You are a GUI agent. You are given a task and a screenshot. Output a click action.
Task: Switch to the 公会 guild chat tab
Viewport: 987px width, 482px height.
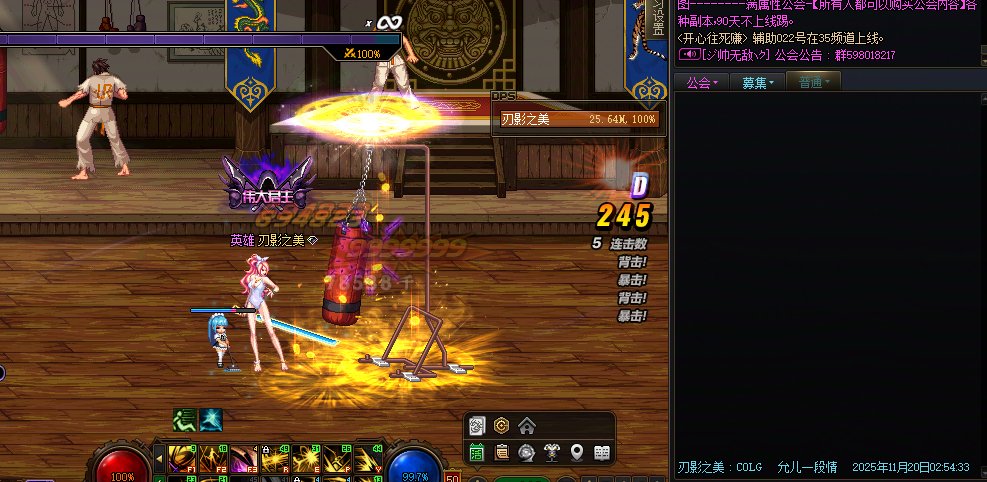[702, 82]
